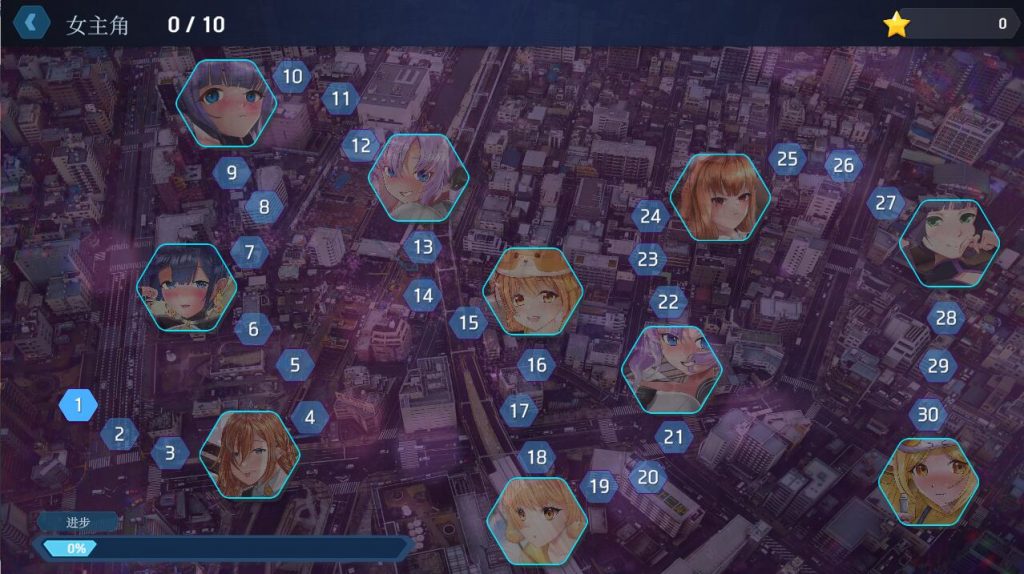Image resolution: width=1024 pixels, height=574 pixels.
Task: Select level node 22
Action: [x=668, y=302]
